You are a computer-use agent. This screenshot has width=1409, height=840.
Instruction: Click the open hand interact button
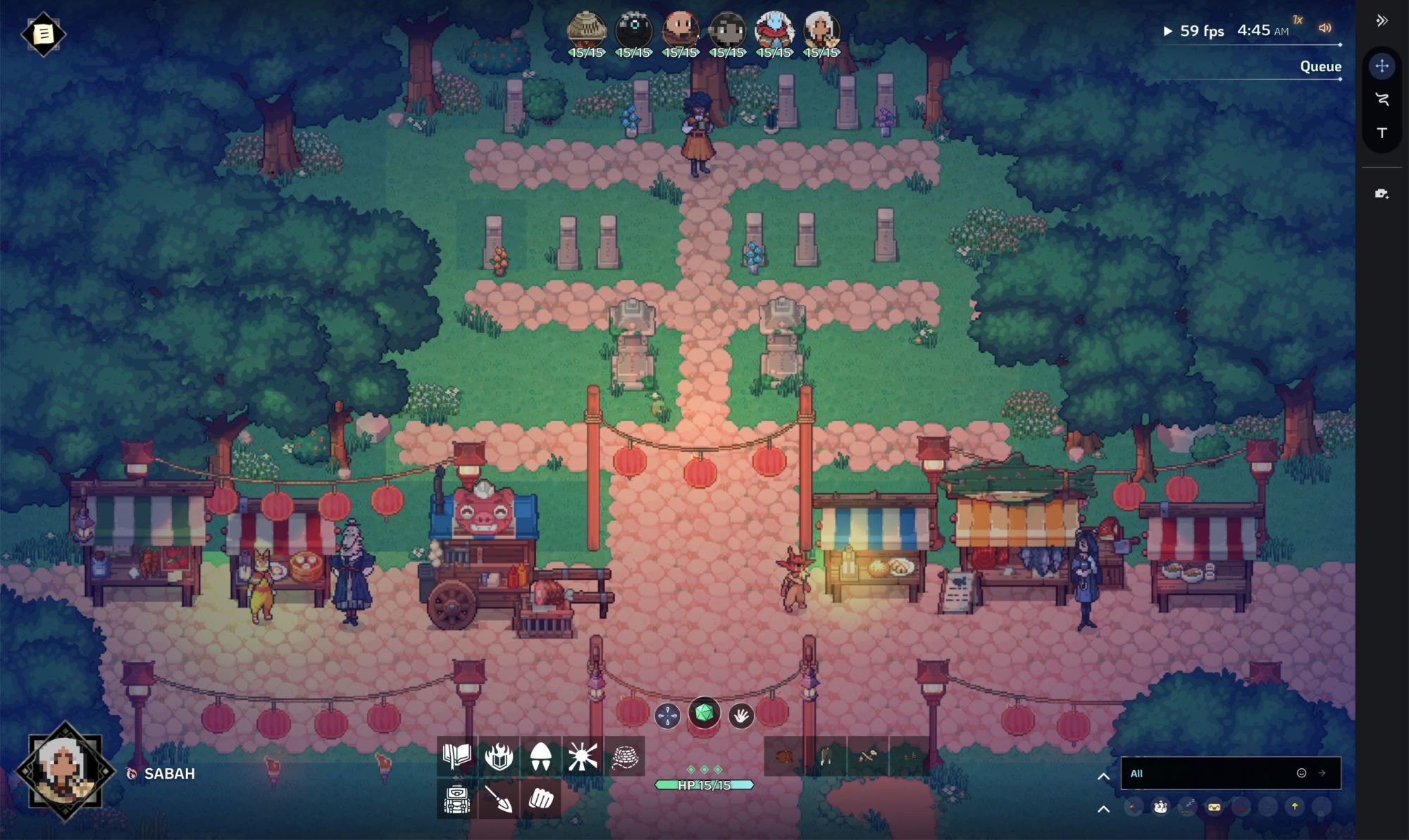(740, 716)
